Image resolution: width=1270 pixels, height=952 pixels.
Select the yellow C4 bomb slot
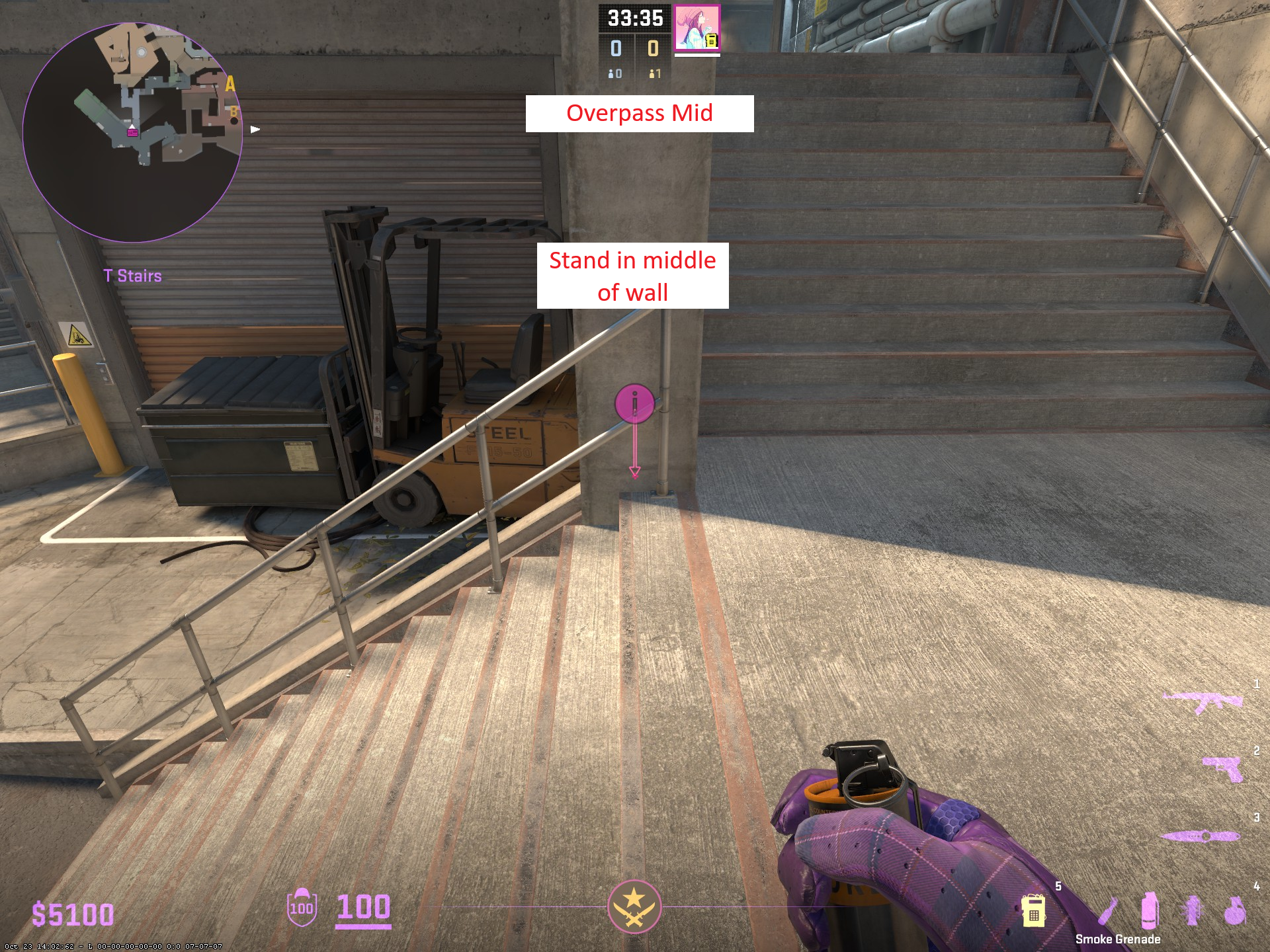1033,911
